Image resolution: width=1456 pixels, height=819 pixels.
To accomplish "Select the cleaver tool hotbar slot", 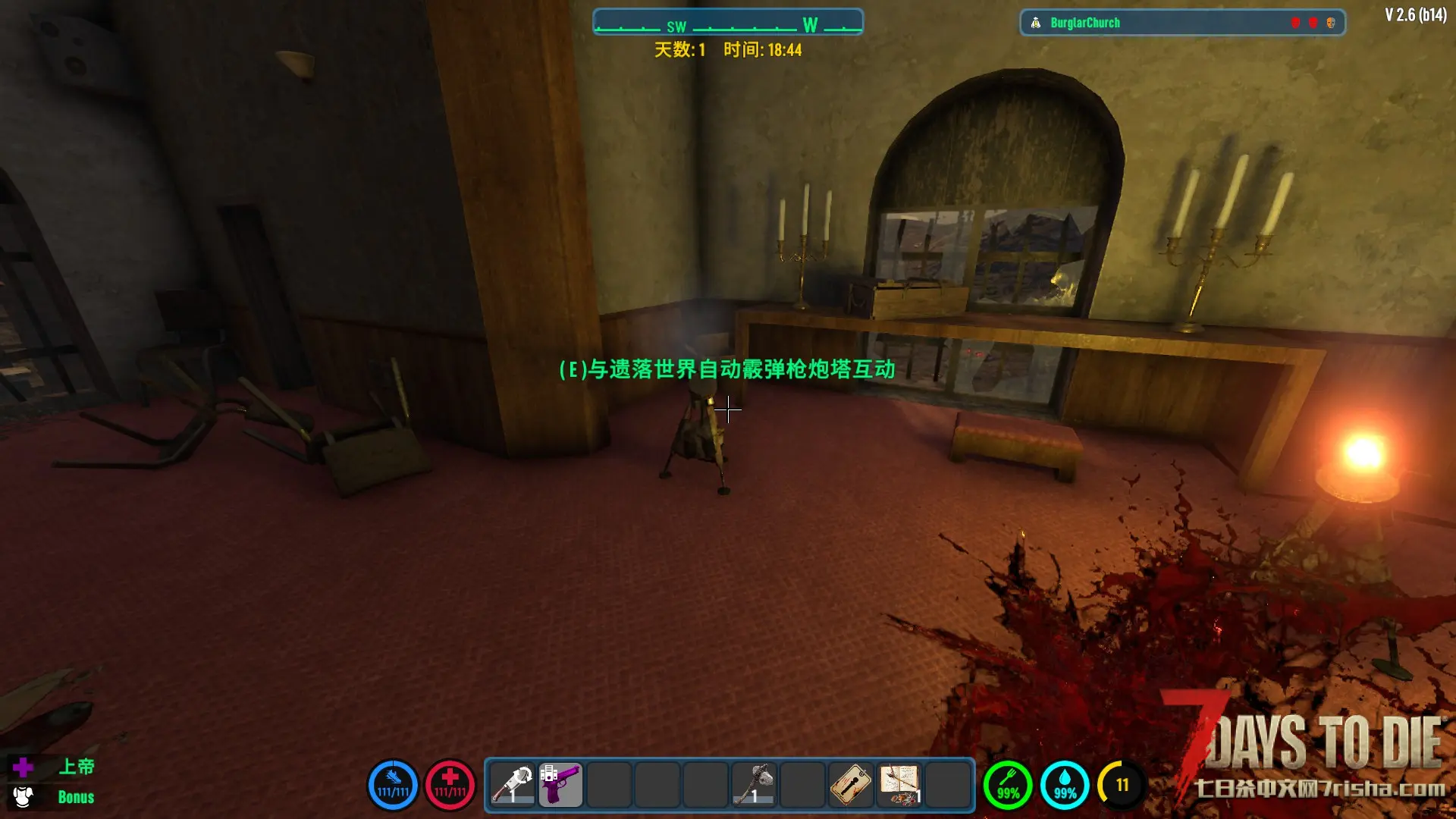I will pyautogui.click(x=513, y=785).
